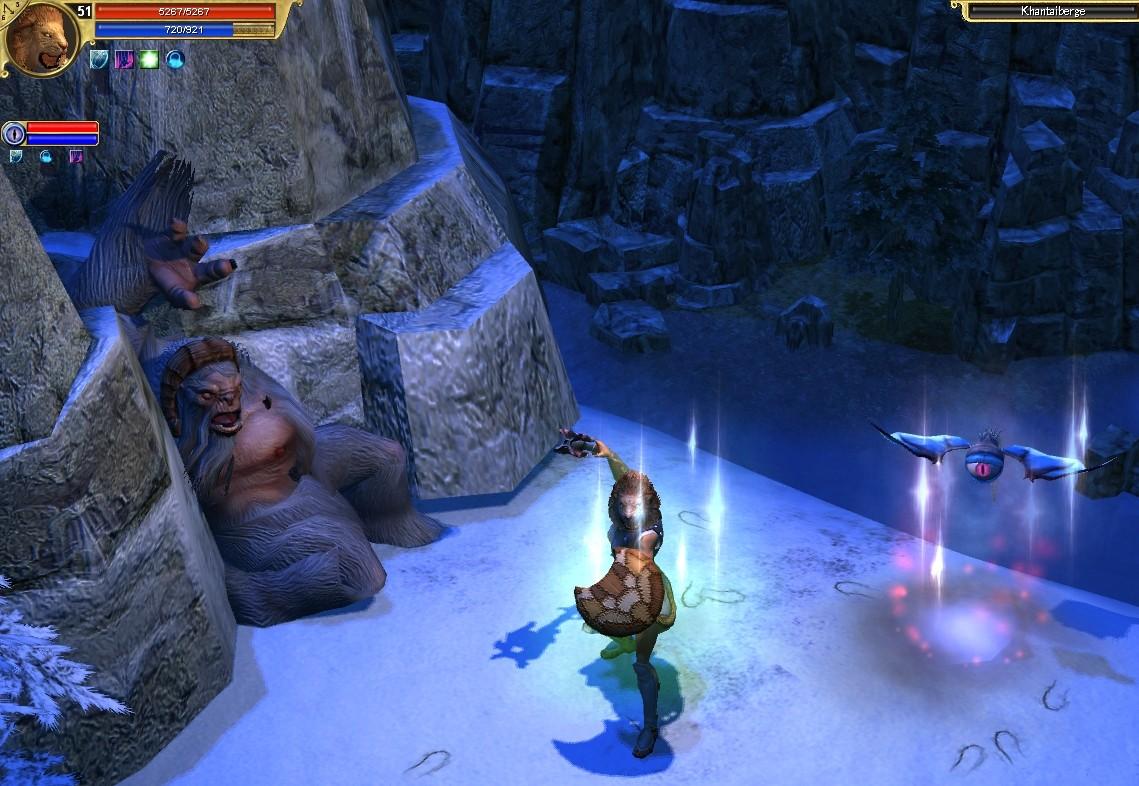This screenshot has height=786, width=1139.
Task: Click the pet's shield buff icon
Action: pos(16,157)
